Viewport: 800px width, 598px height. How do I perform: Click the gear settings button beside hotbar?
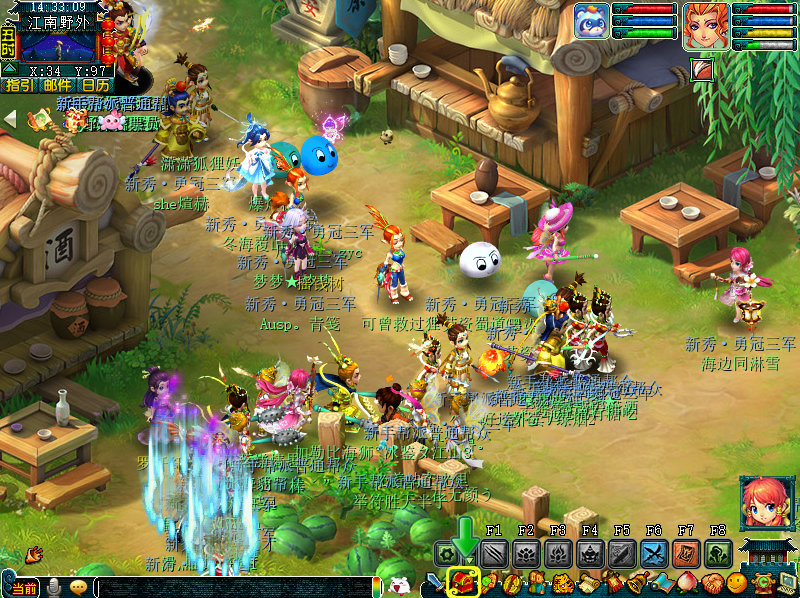click(x=445, y=553)
